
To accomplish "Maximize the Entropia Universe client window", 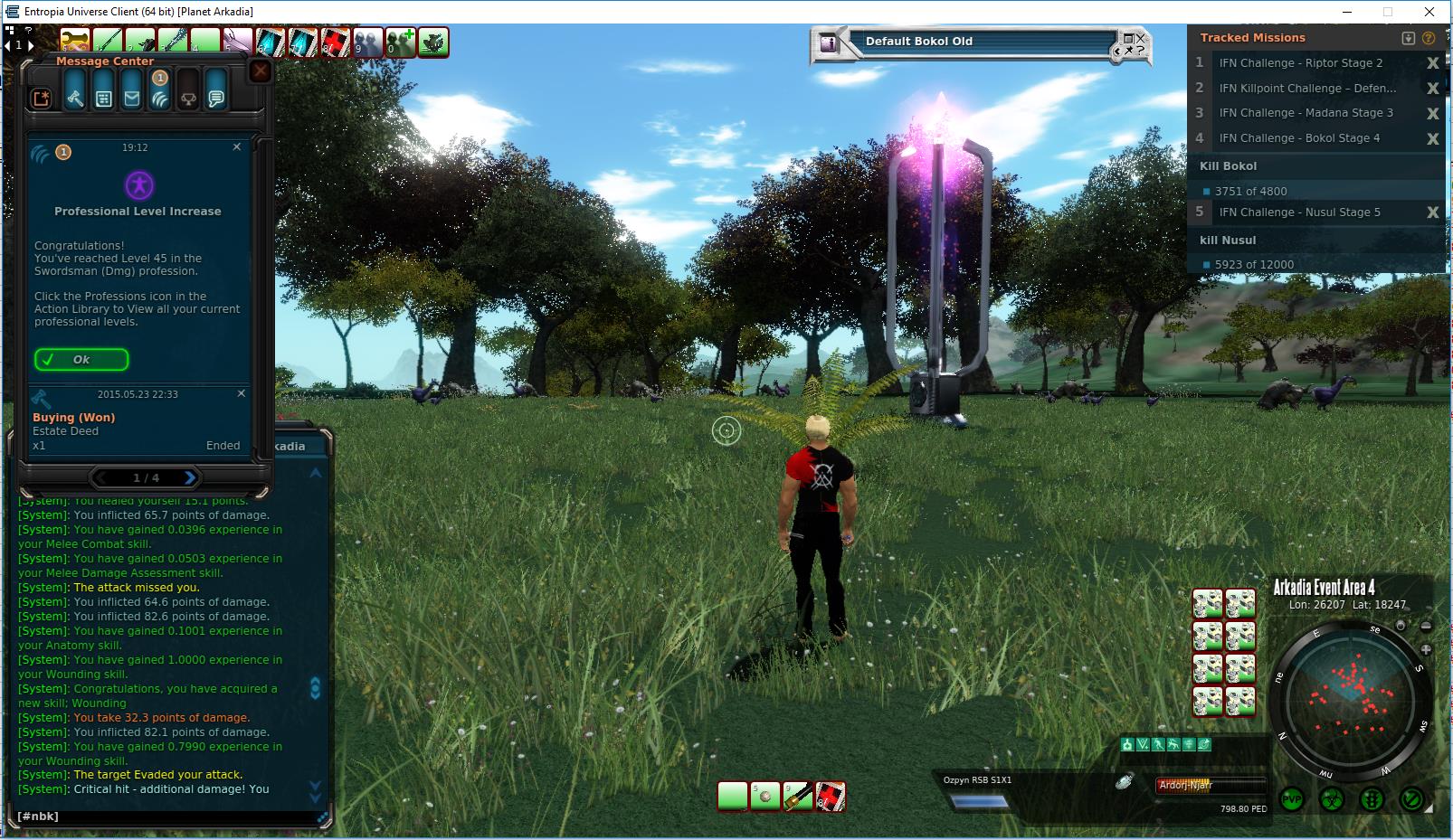I will (x=1388, y=12).
